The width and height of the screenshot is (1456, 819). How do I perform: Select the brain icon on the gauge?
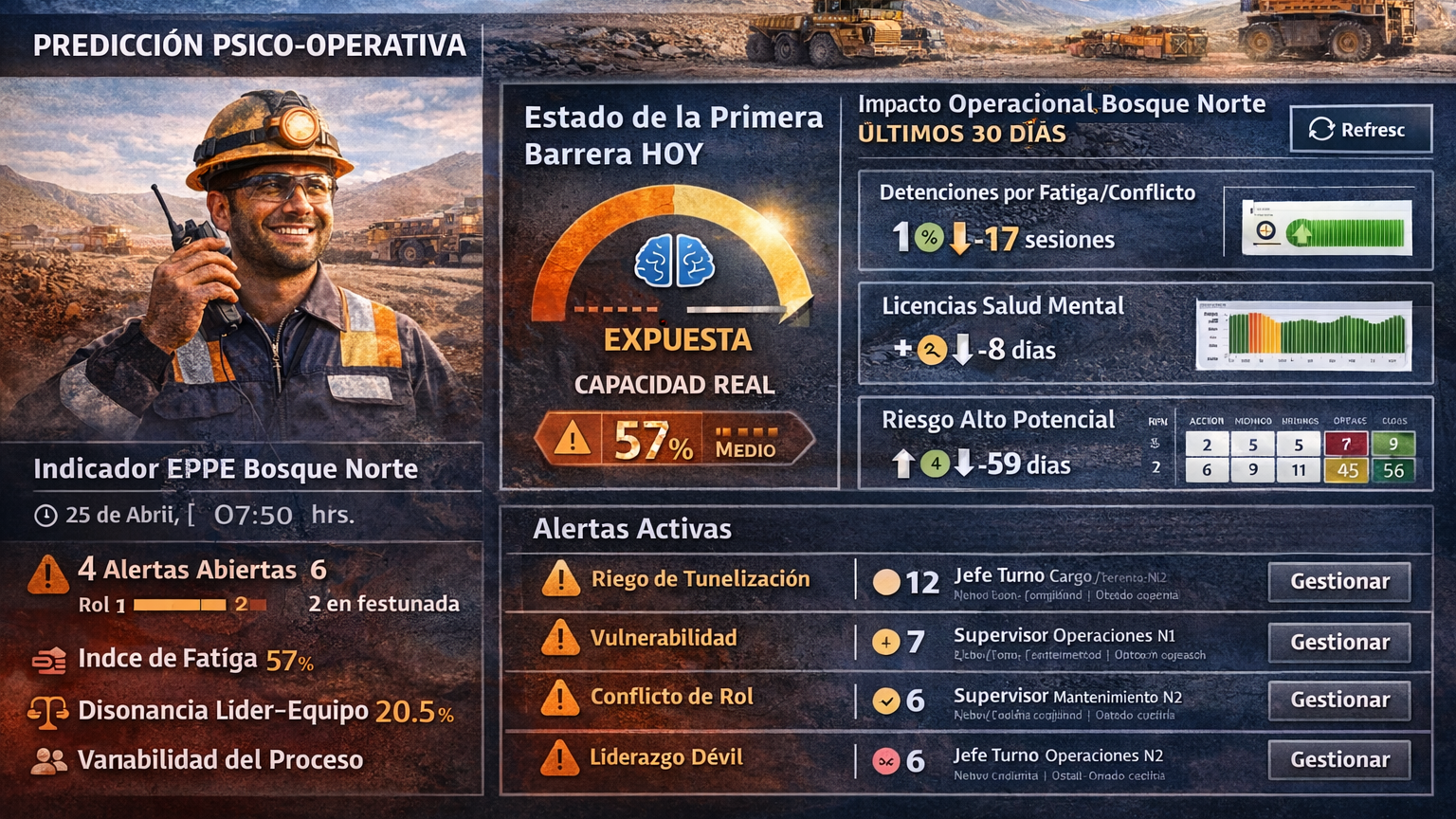[x=674, y=262]
